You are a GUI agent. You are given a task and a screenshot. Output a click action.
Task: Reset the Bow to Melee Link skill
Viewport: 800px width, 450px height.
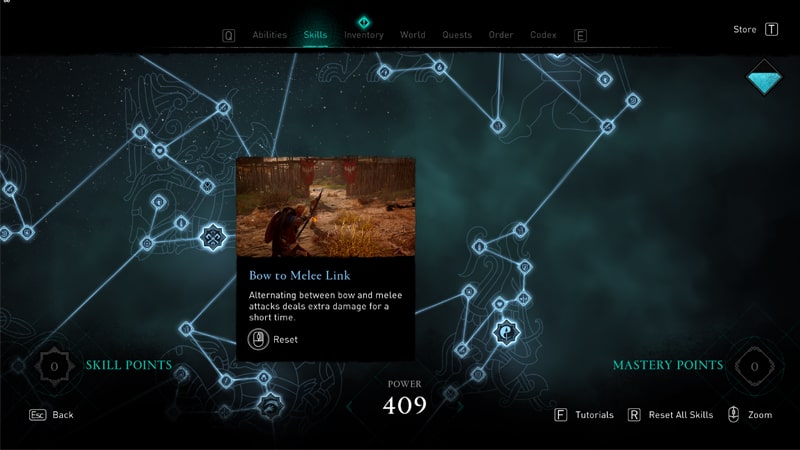click(272, 339)
